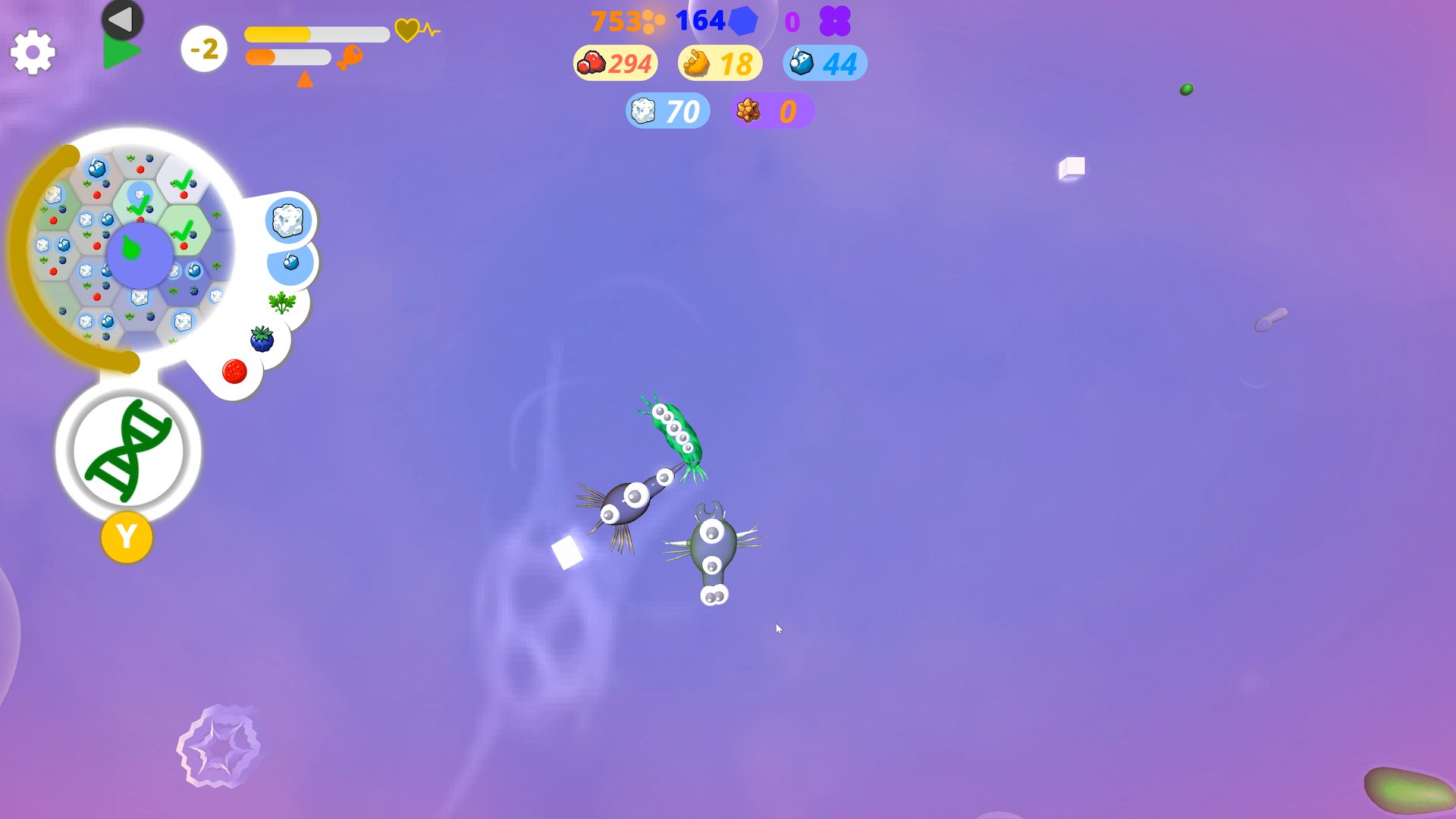This screenshot has height=819, width=1456.
Task: Select the red berry legend icon
Action: [x=236, y=371]
